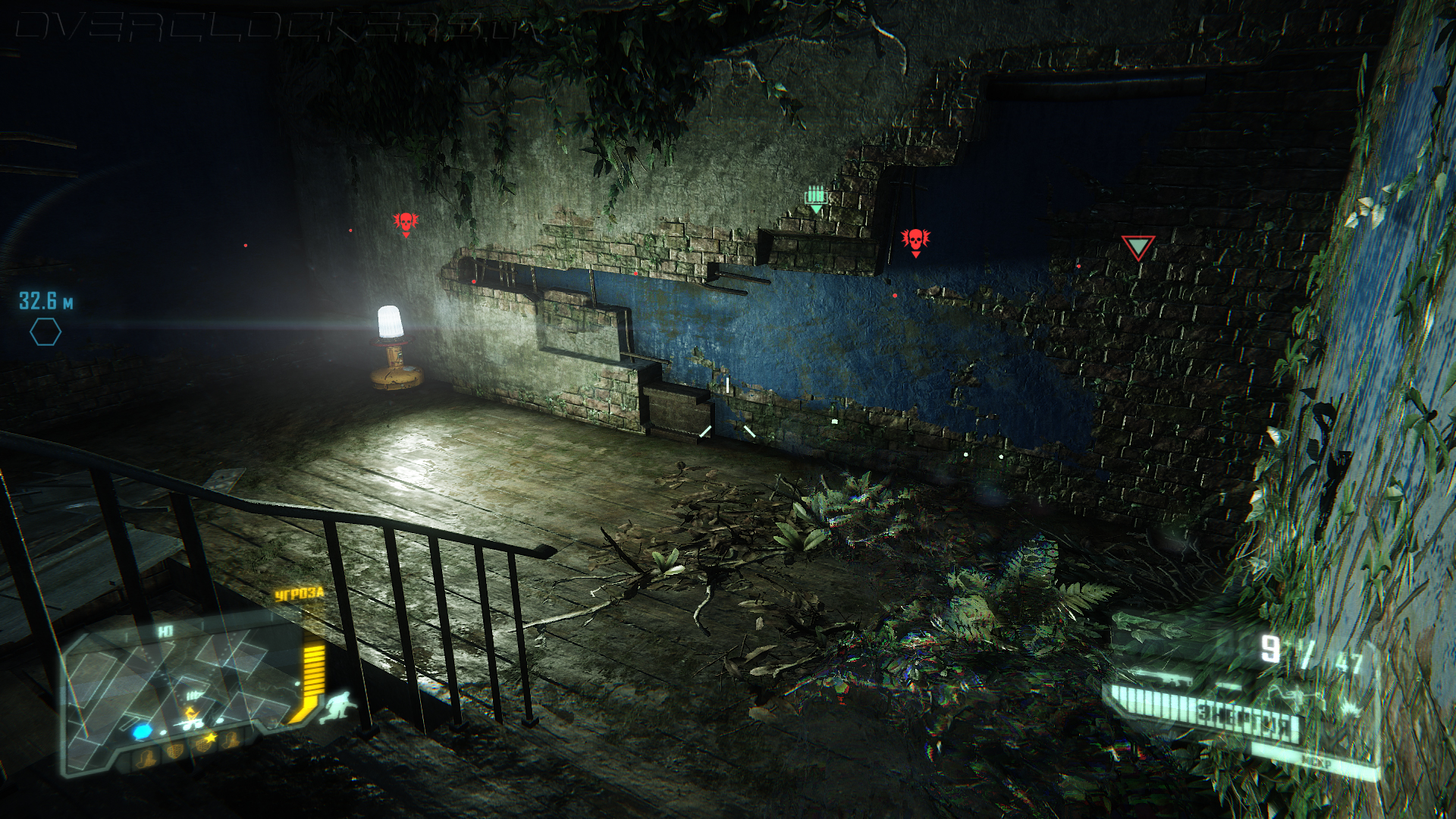
Task: Select the yellow star on the minimap
Action: [x=211, y=737]
